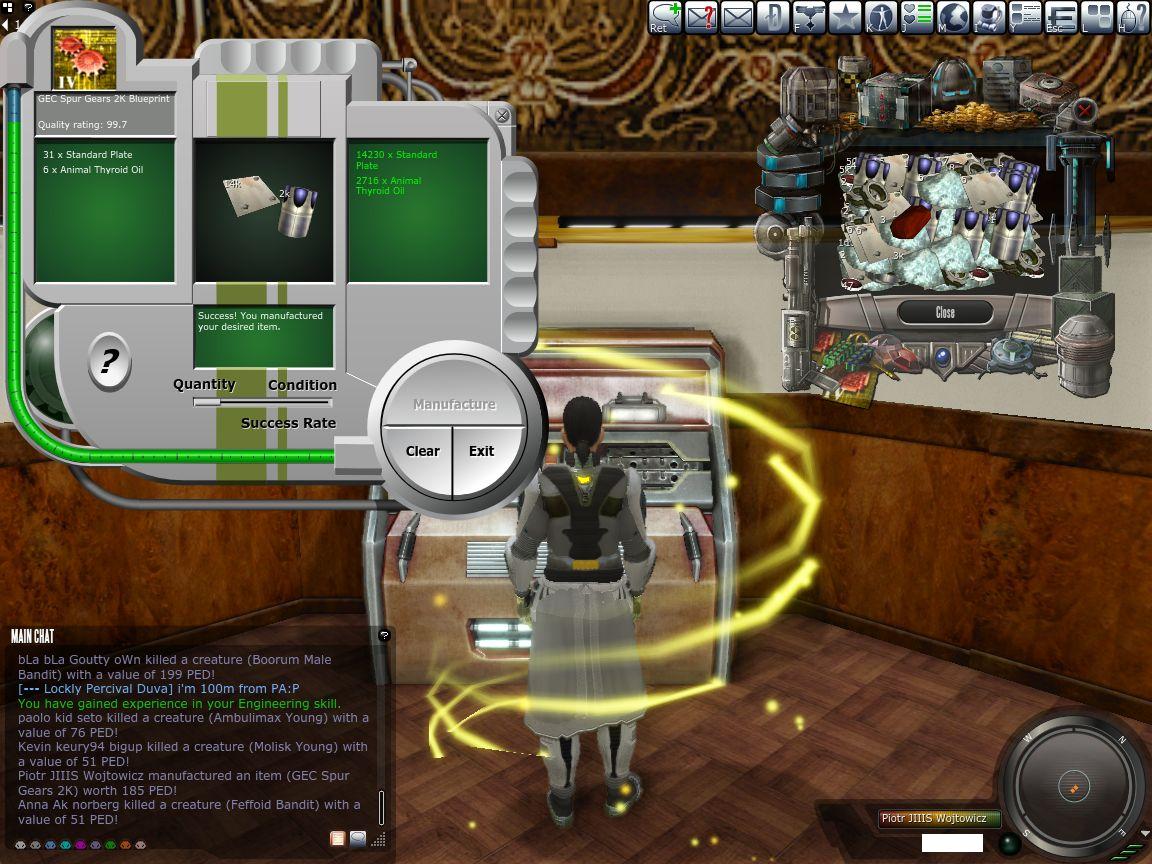
Task: Click the star icon in the top toolbar
Action: (x=845, y=17)
